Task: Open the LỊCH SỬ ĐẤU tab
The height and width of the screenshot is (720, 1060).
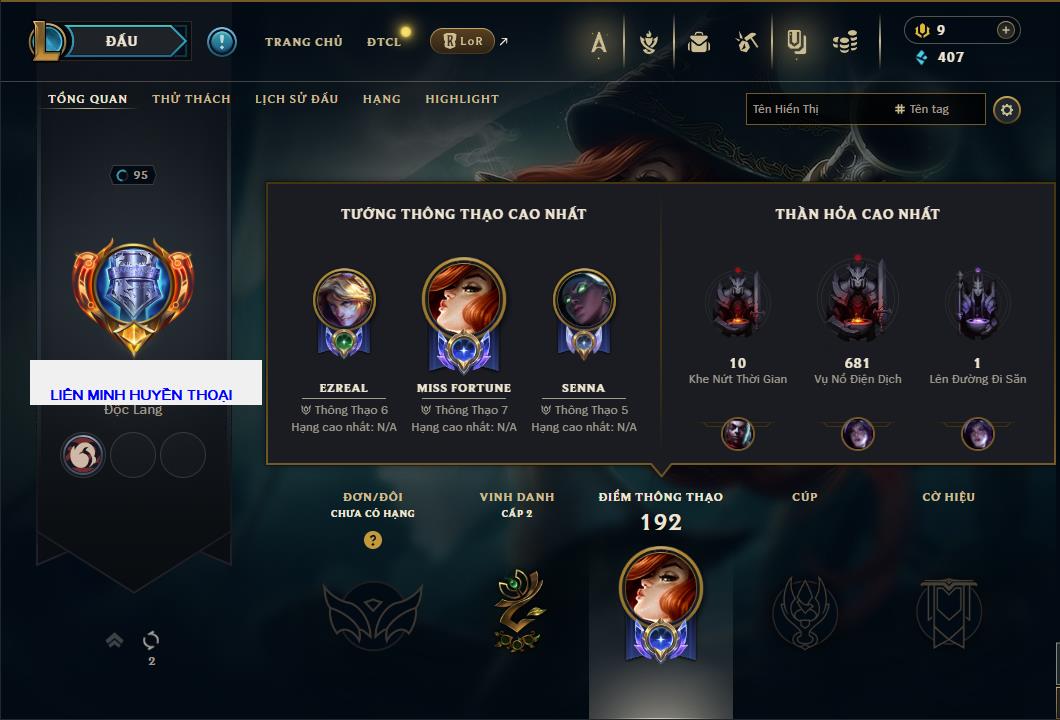Action: [296, 99]
